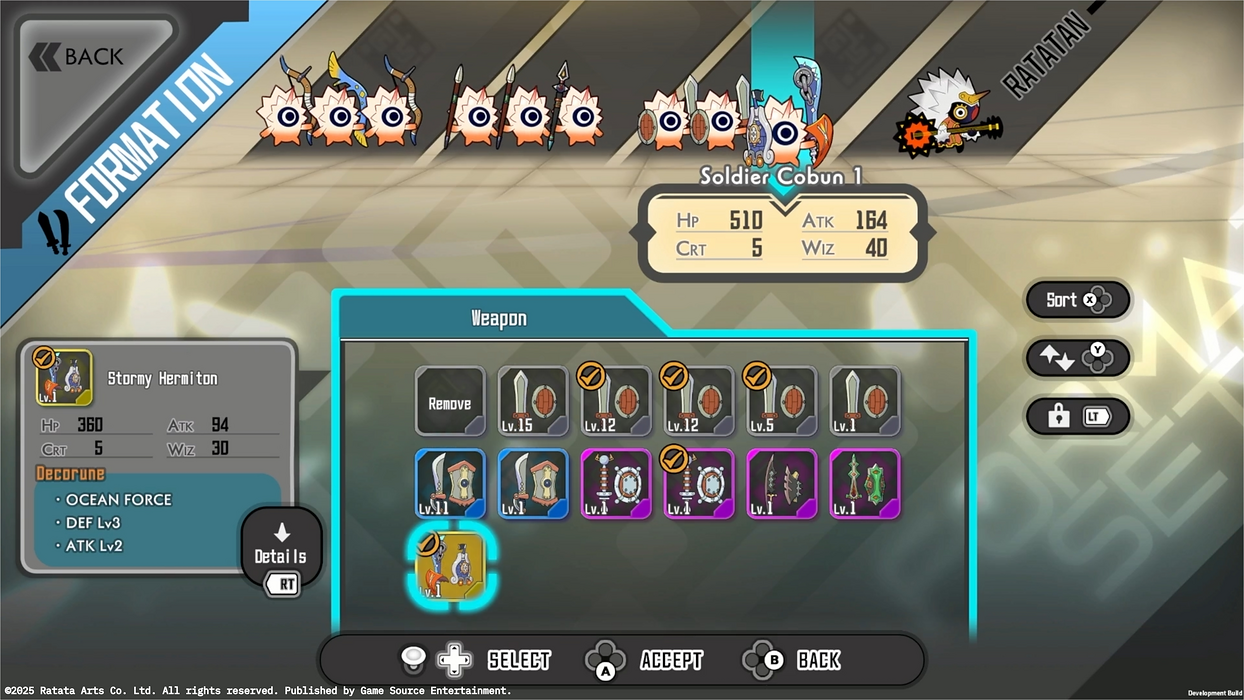Choose the blue Lv.1 scimitar and shield
Image resolution: width=1244 pixels, height=700 pixels.
coord(533,484)
